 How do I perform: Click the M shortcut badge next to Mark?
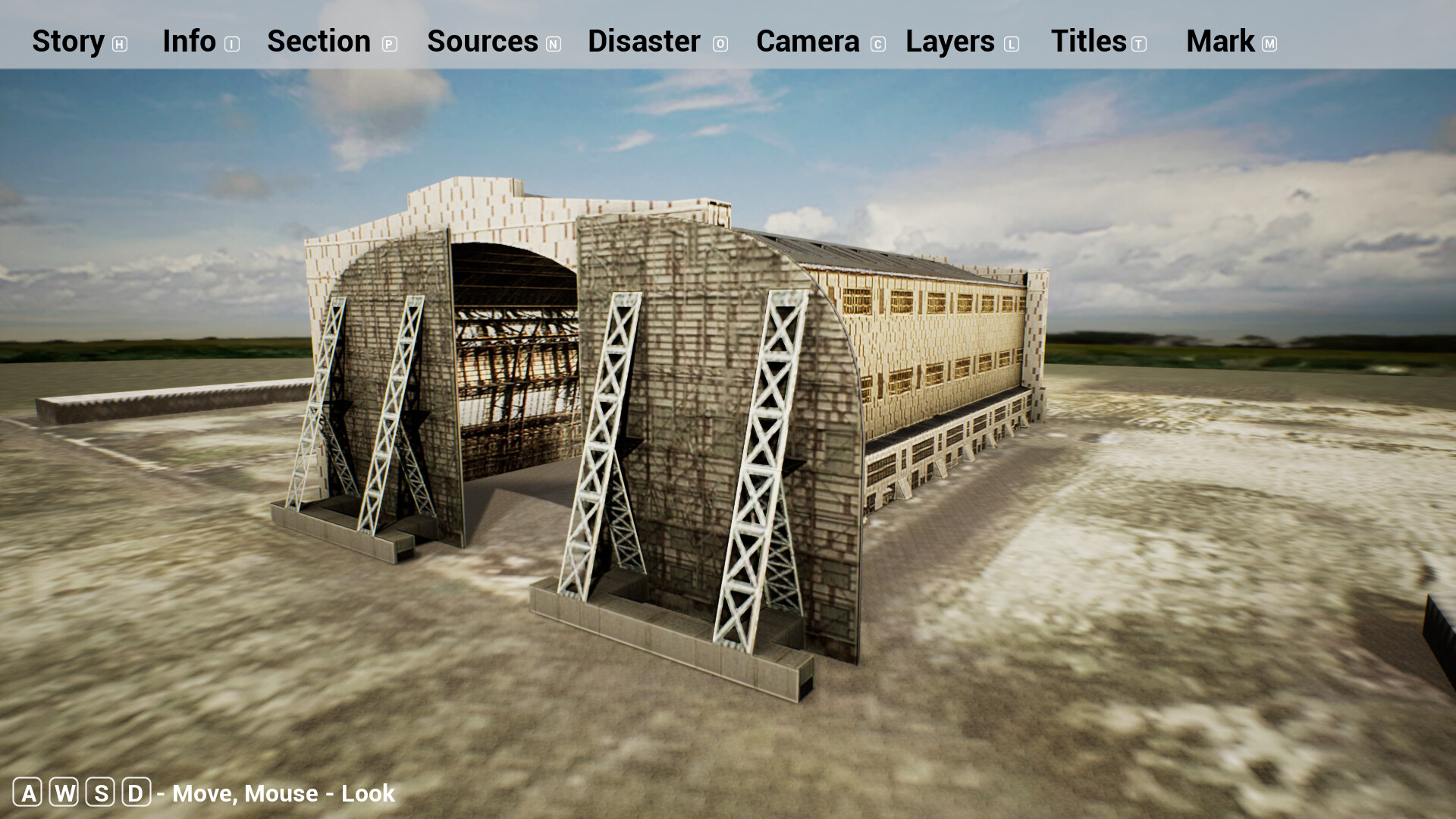point(1269,44)
